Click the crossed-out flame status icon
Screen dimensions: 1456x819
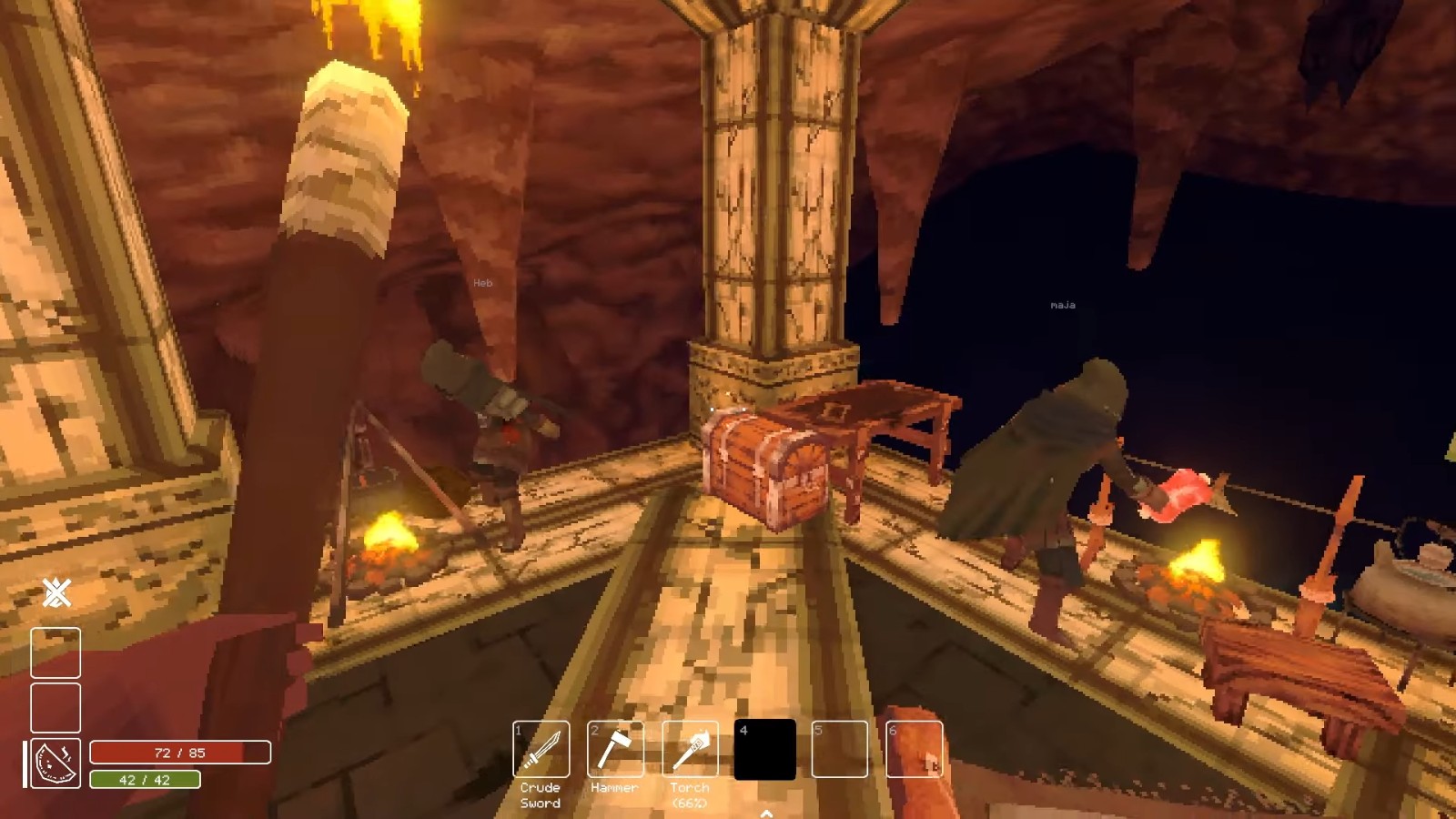pos(56,593)
